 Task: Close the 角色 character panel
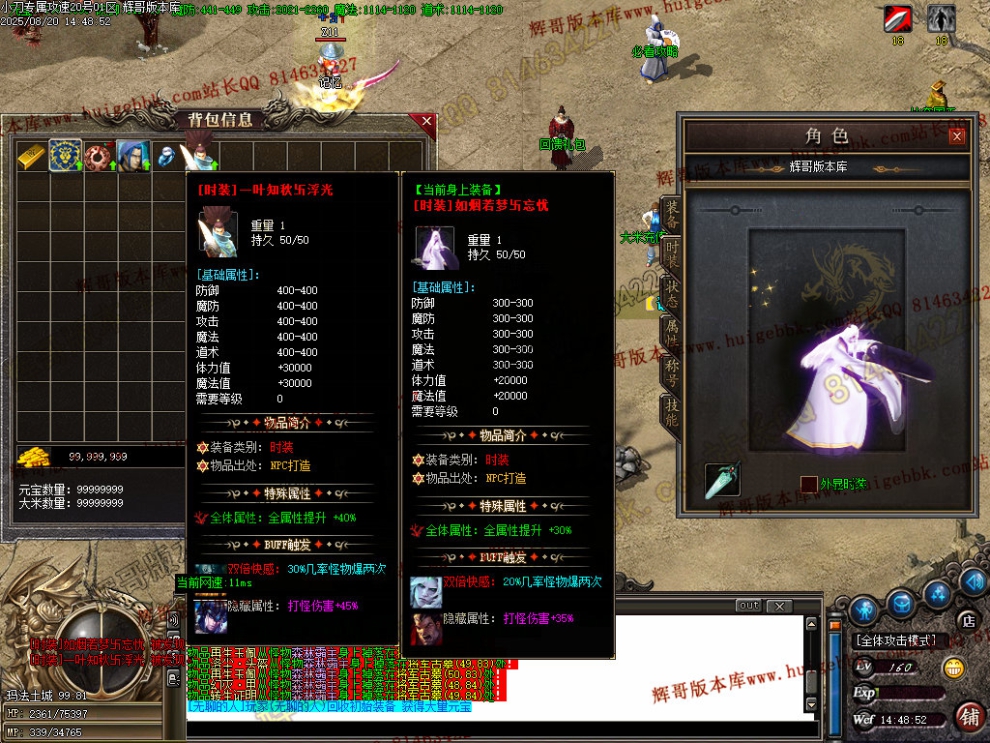[x=957, y=136]
